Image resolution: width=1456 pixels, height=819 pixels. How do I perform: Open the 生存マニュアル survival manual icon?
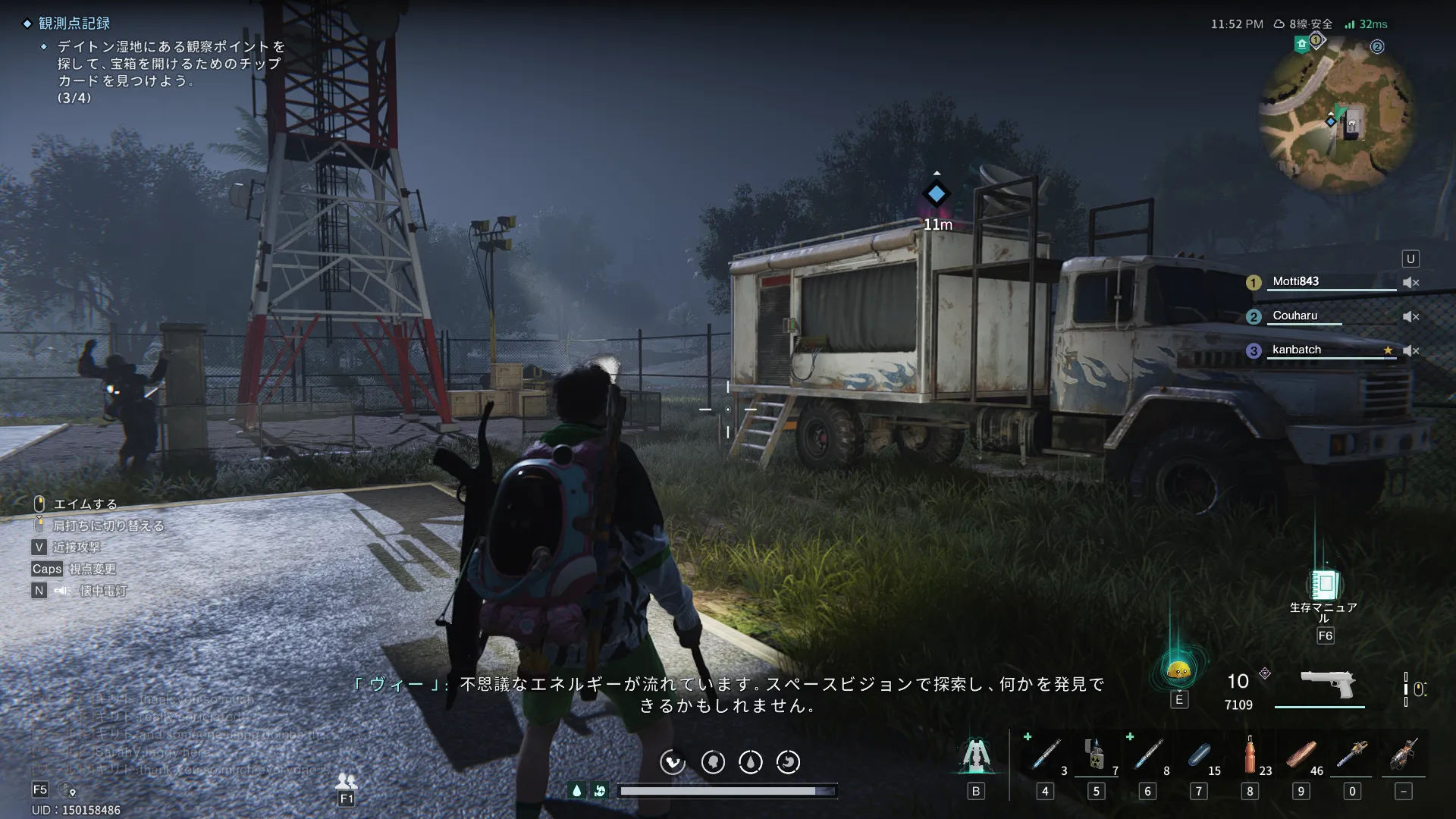point(1324,585)
